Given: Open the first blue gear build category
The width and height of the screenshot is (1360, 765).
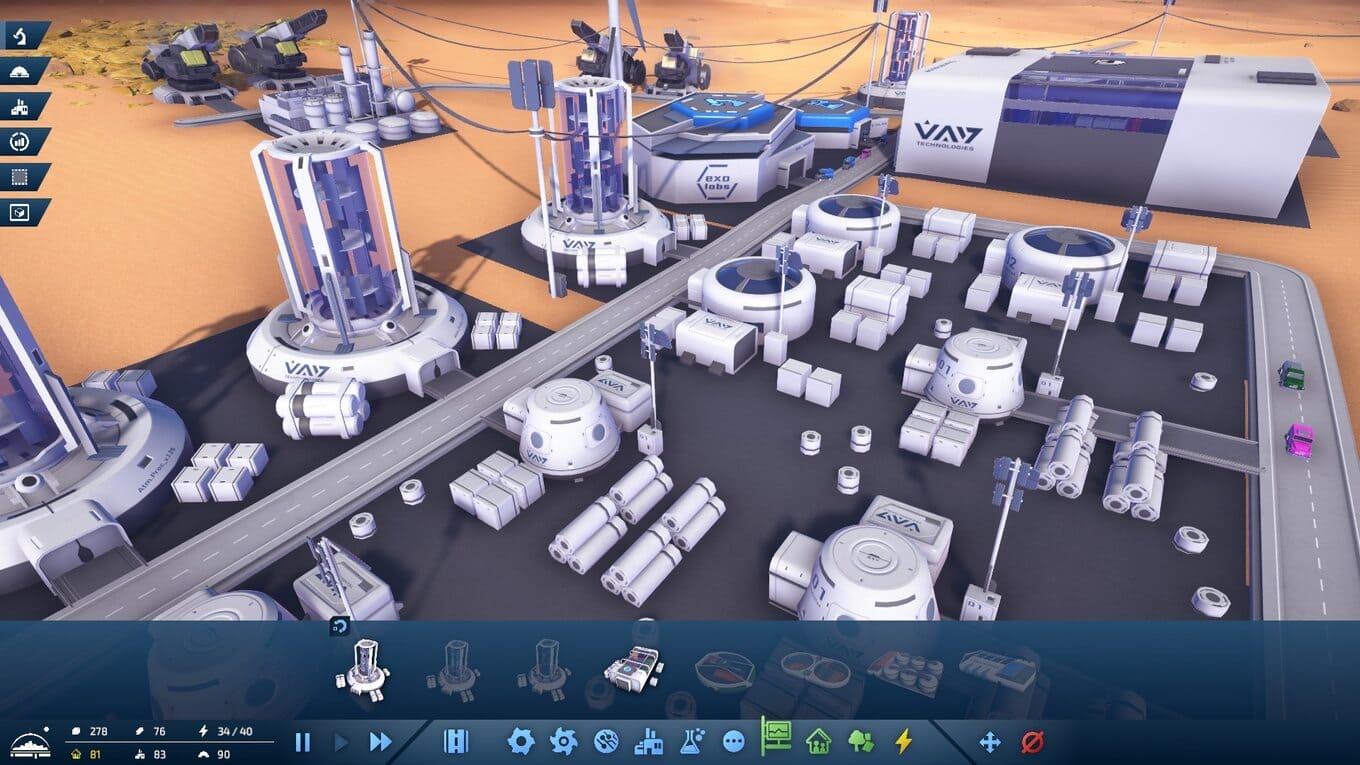Looking at the screenshot, I should (x=520, y=741).
